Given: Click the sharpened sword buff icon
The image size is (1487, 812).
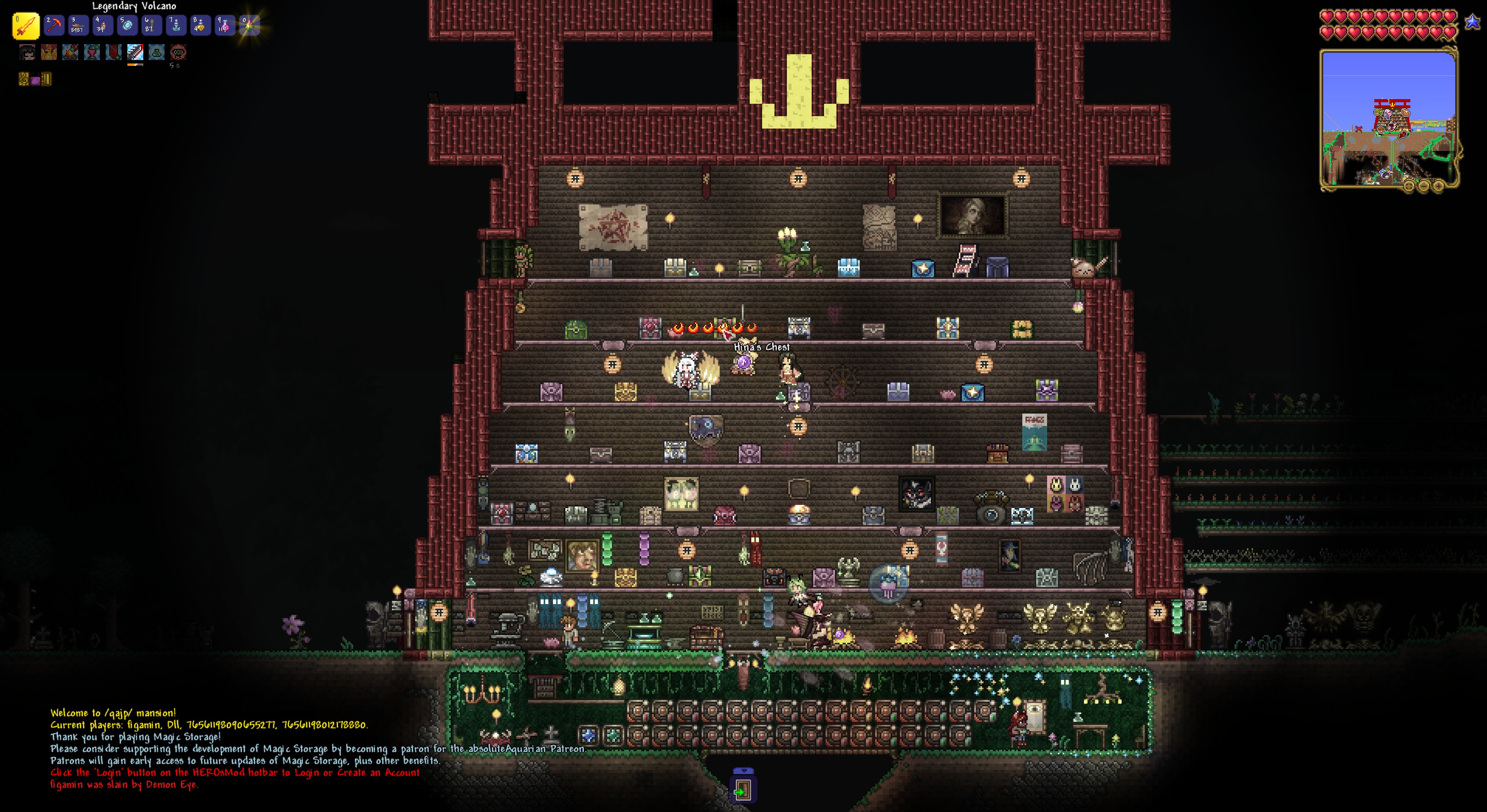Looking at the screenshot, I should pyautogui.click(x=135, y=53).
